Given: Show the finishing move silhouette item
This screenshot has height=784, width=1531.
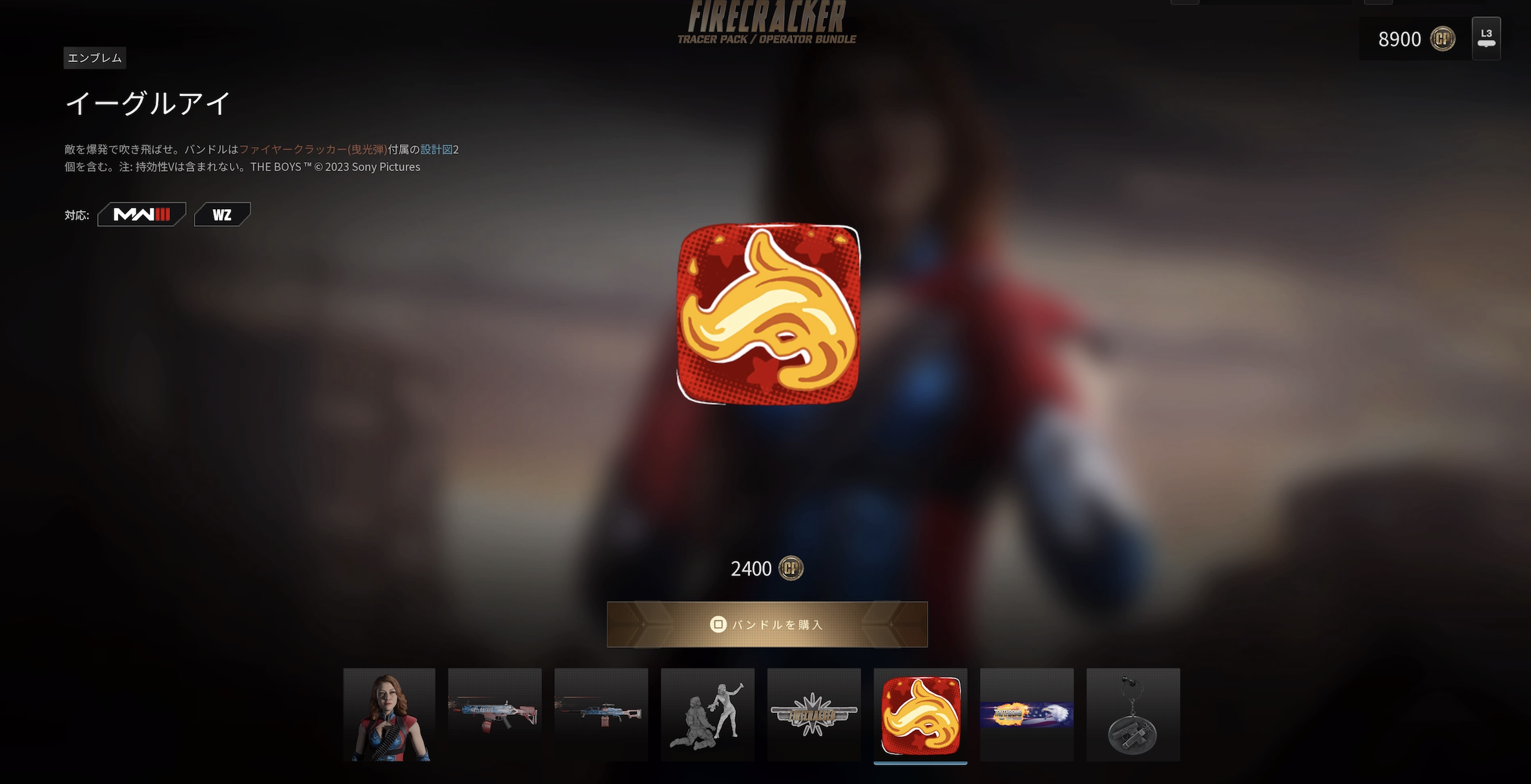Looking at the screenshot, I should point(707,715).
